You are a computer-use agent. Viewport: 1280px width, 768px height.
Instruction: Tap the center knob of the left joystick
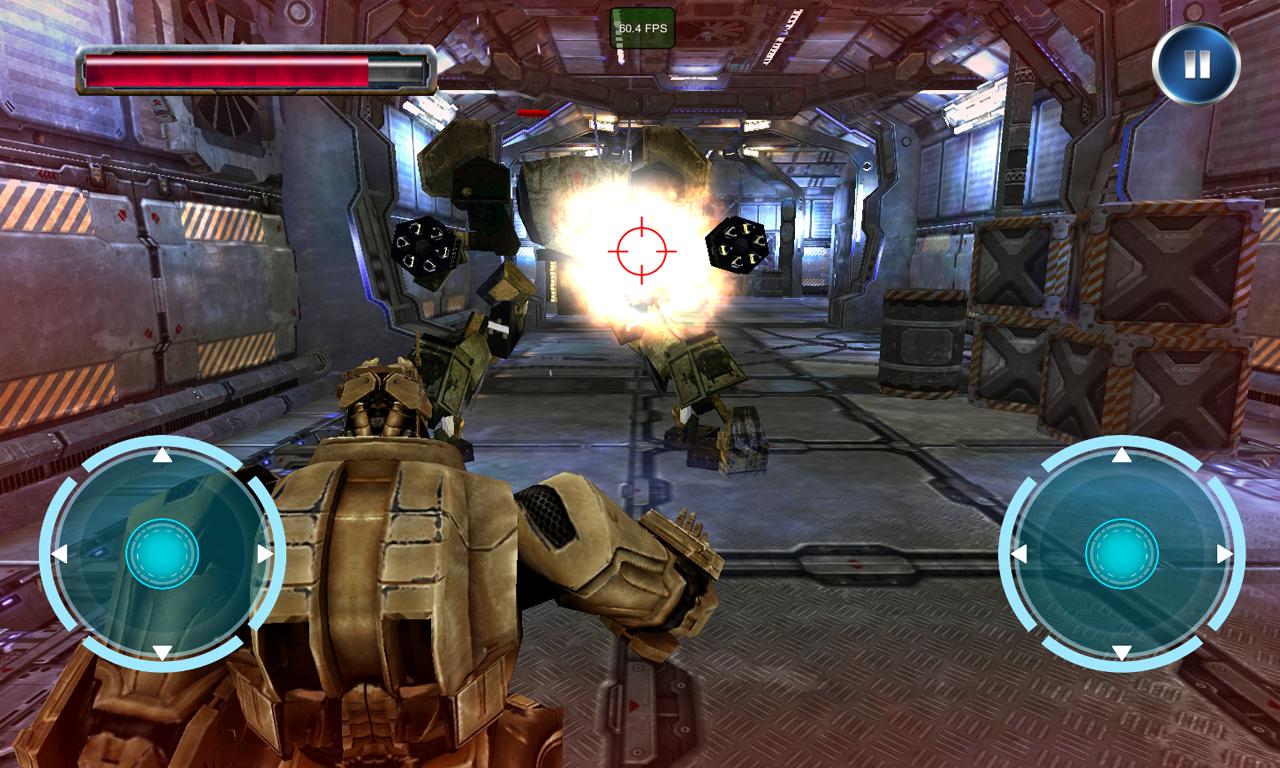162,554
